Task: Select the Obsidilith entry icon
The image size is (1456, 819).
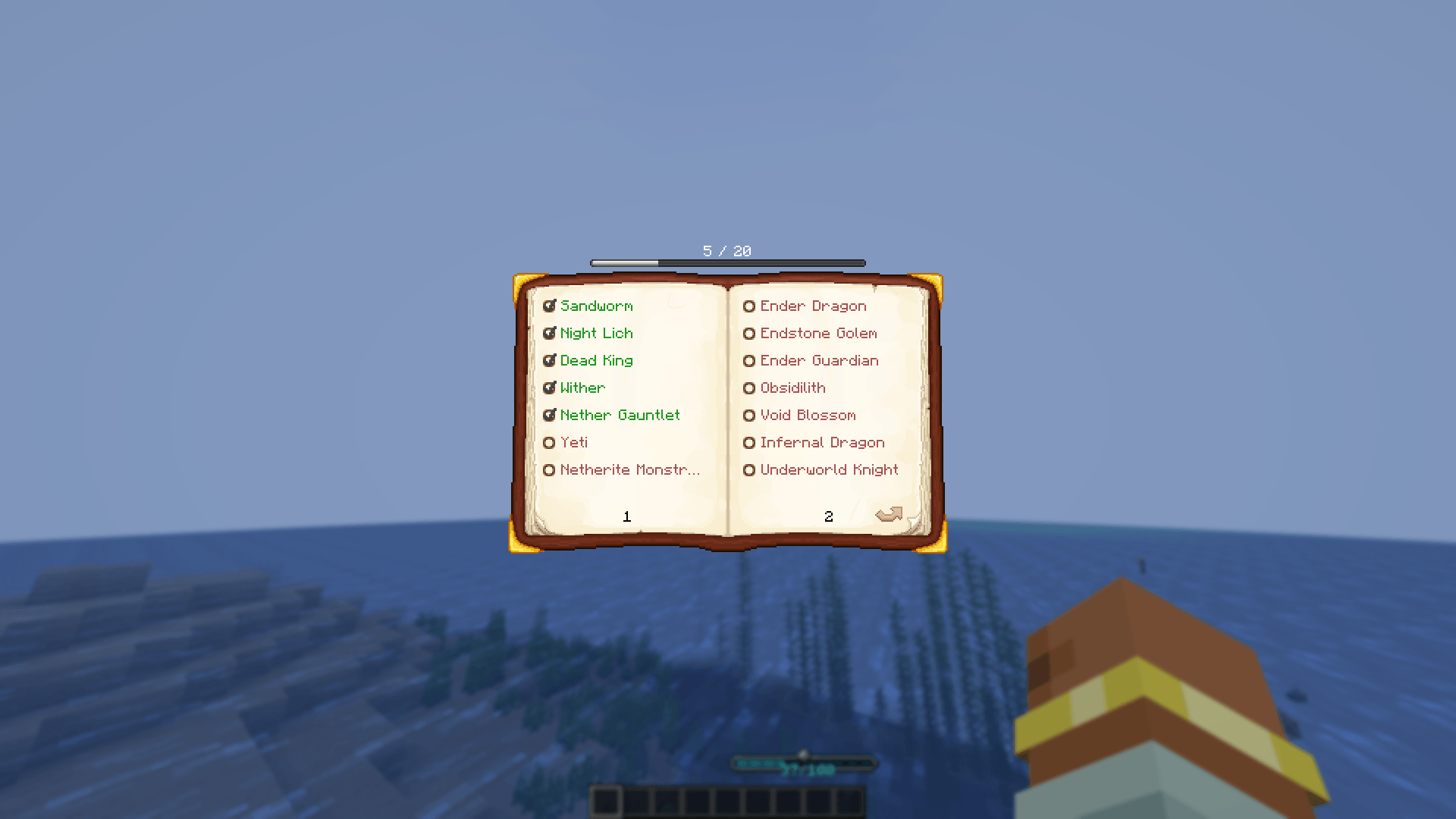Action: pos(749,388)
